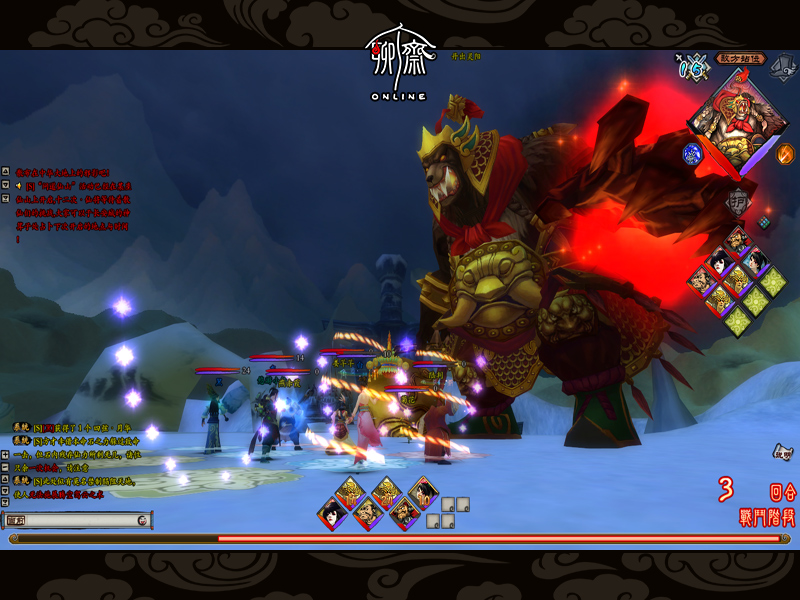Click in the chat input field
The image size is (800, 600).
click(82, 520)
